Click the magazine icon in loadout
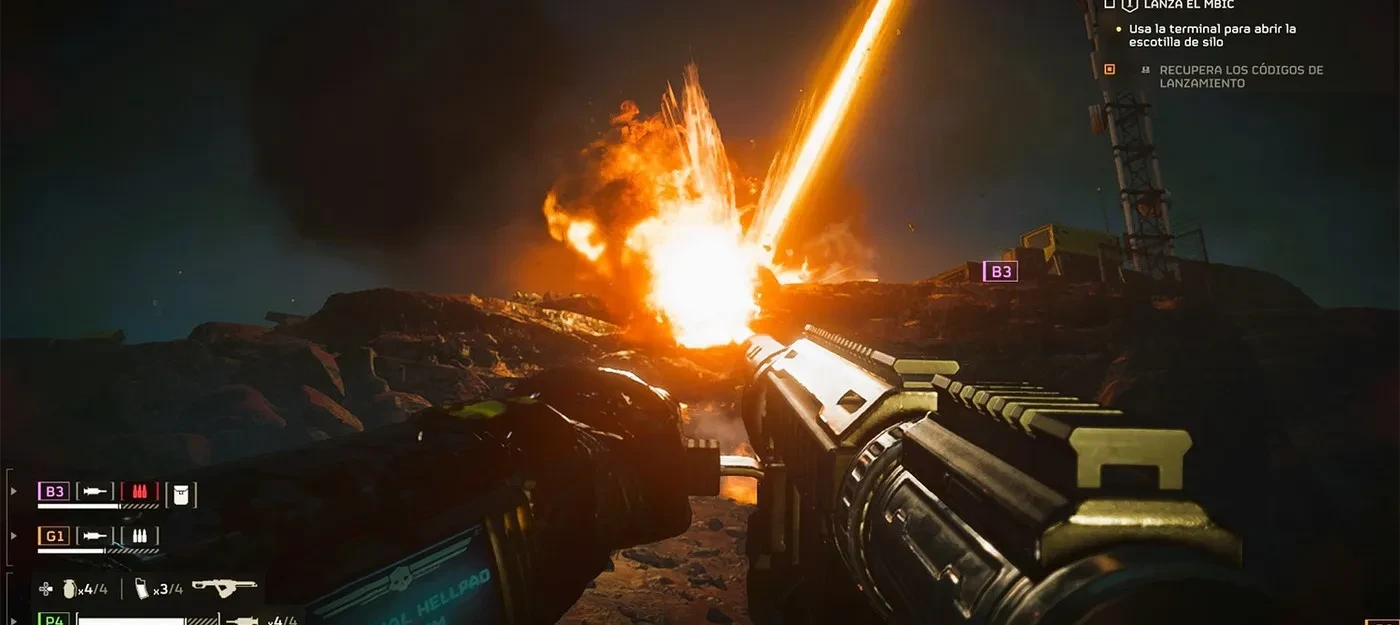Viewport: 1400px width, 625px height. pyautogui.click(x=142, y=589)
